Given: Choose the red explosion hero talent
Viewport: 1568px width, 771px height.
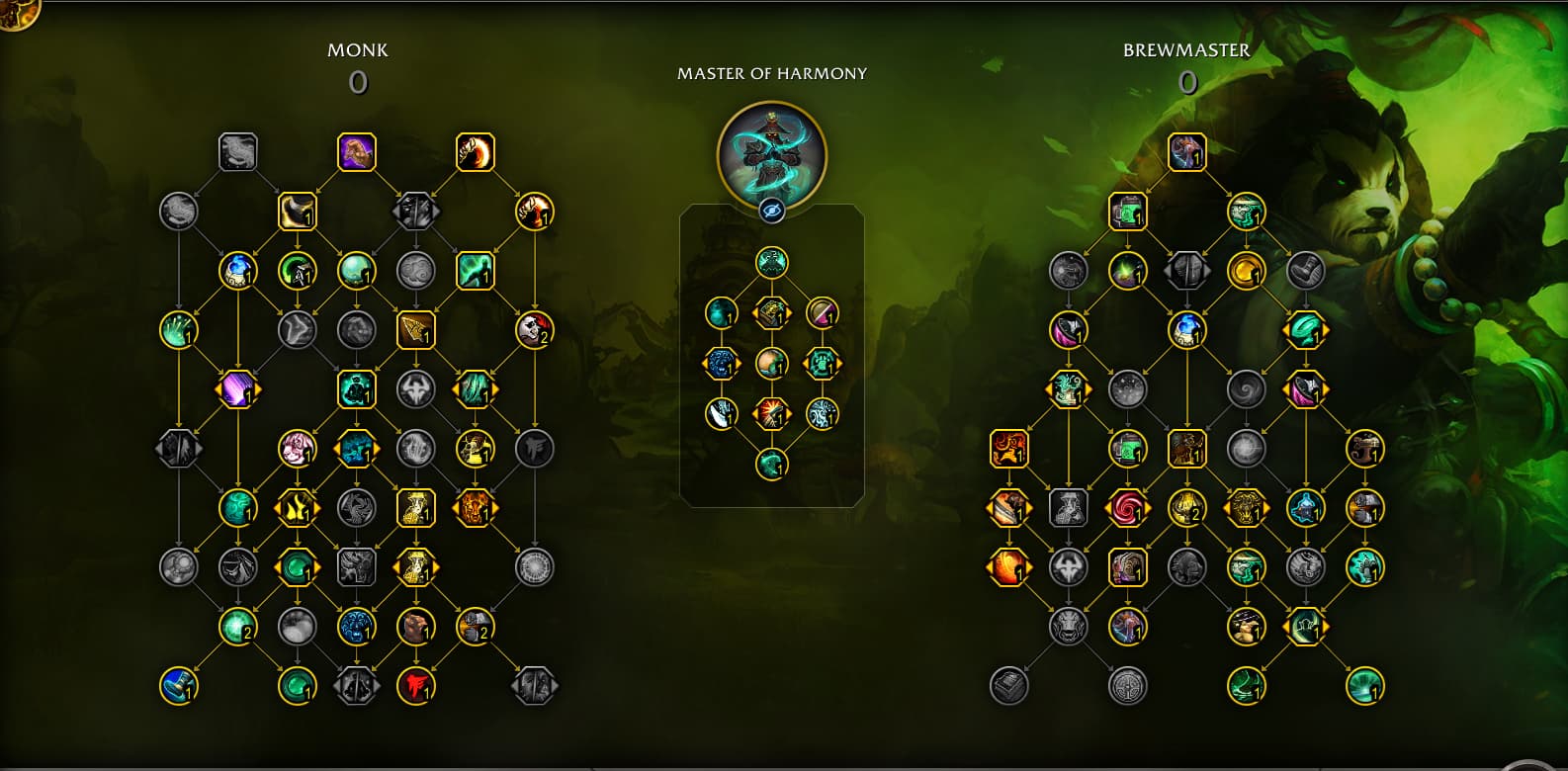Looking at the screenshot, I should pos(772,413).
